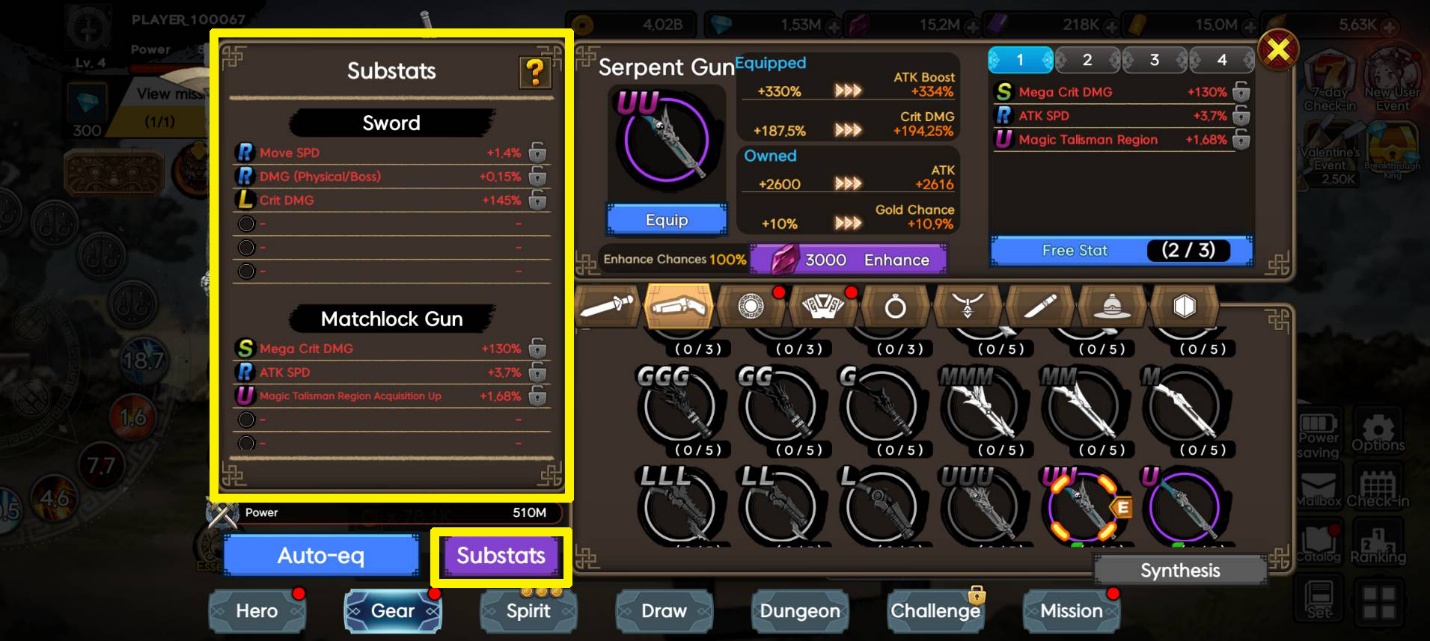Toggle the lock on Crit DMG substat
1430x641 pixels.
[537, 200]
